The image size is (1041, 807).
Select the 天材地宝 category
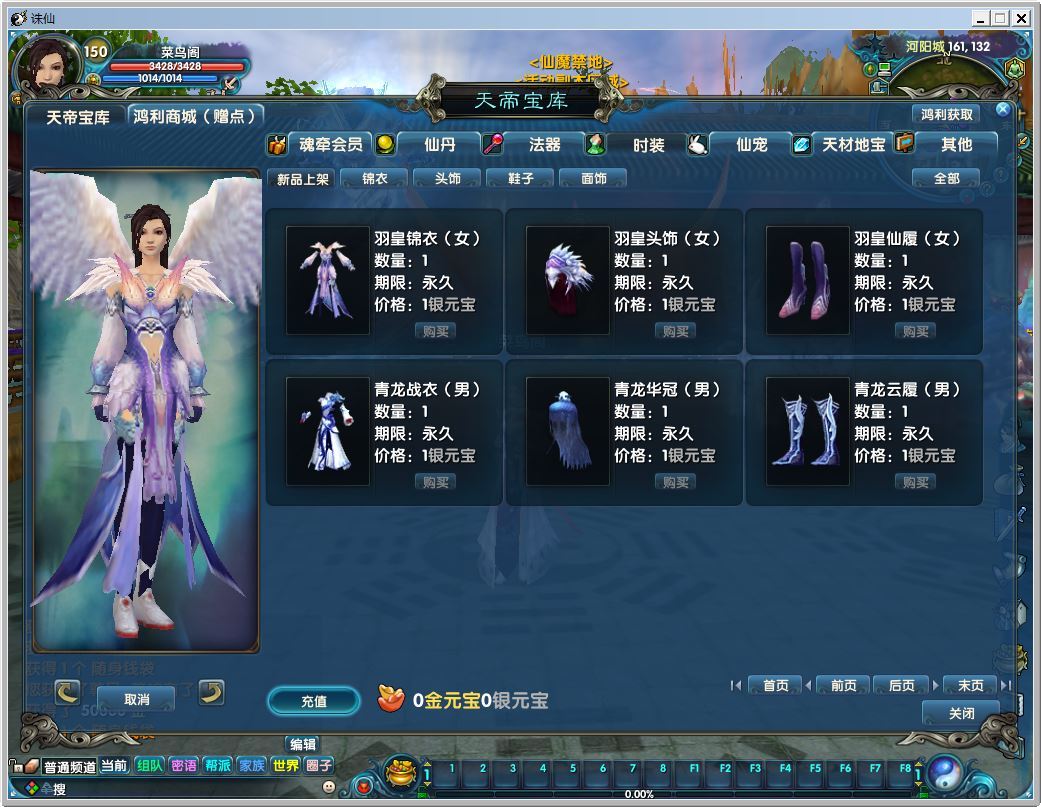853,144
